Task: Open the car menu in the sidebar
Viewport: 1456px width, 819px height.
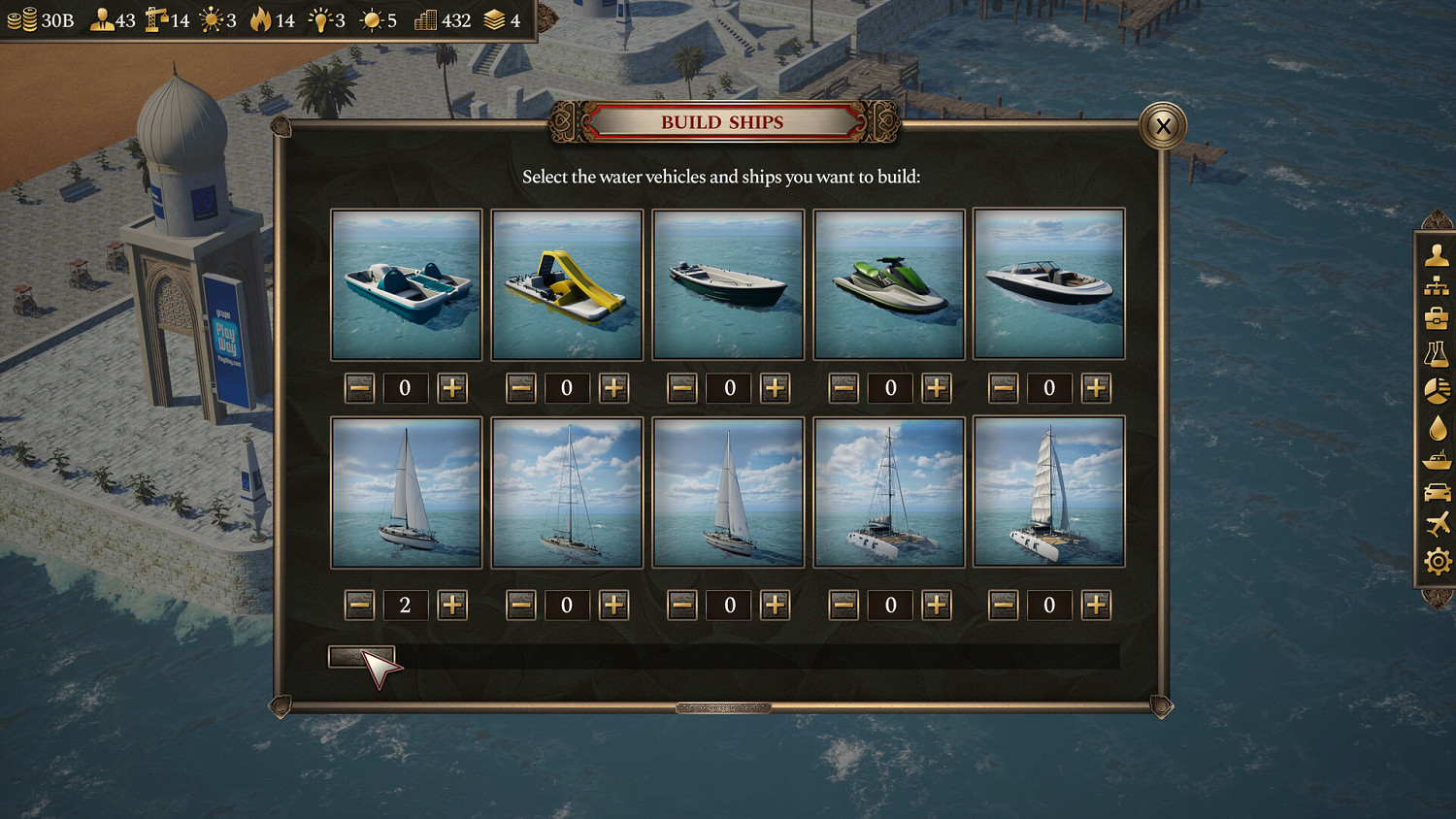Action: pyautogui.click(x=1438, y=493)
